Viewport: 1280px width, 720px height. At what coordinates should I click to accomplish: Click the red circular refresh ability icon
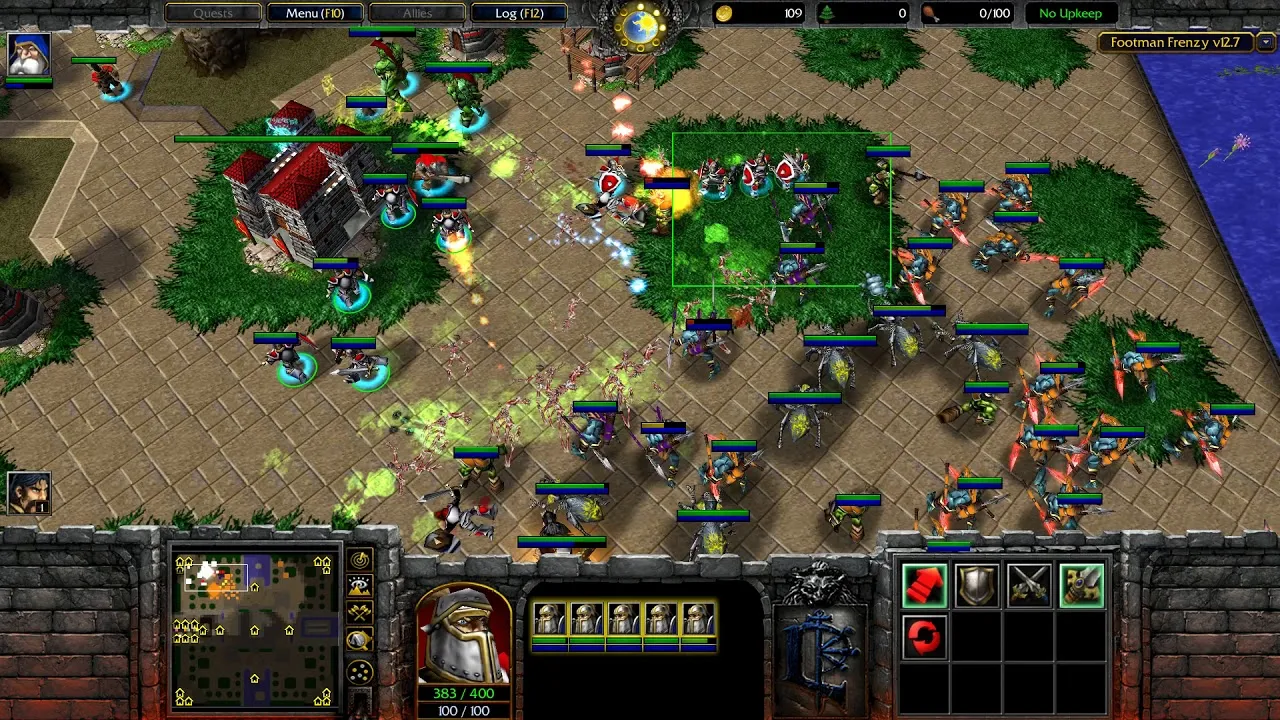(924, 637)
